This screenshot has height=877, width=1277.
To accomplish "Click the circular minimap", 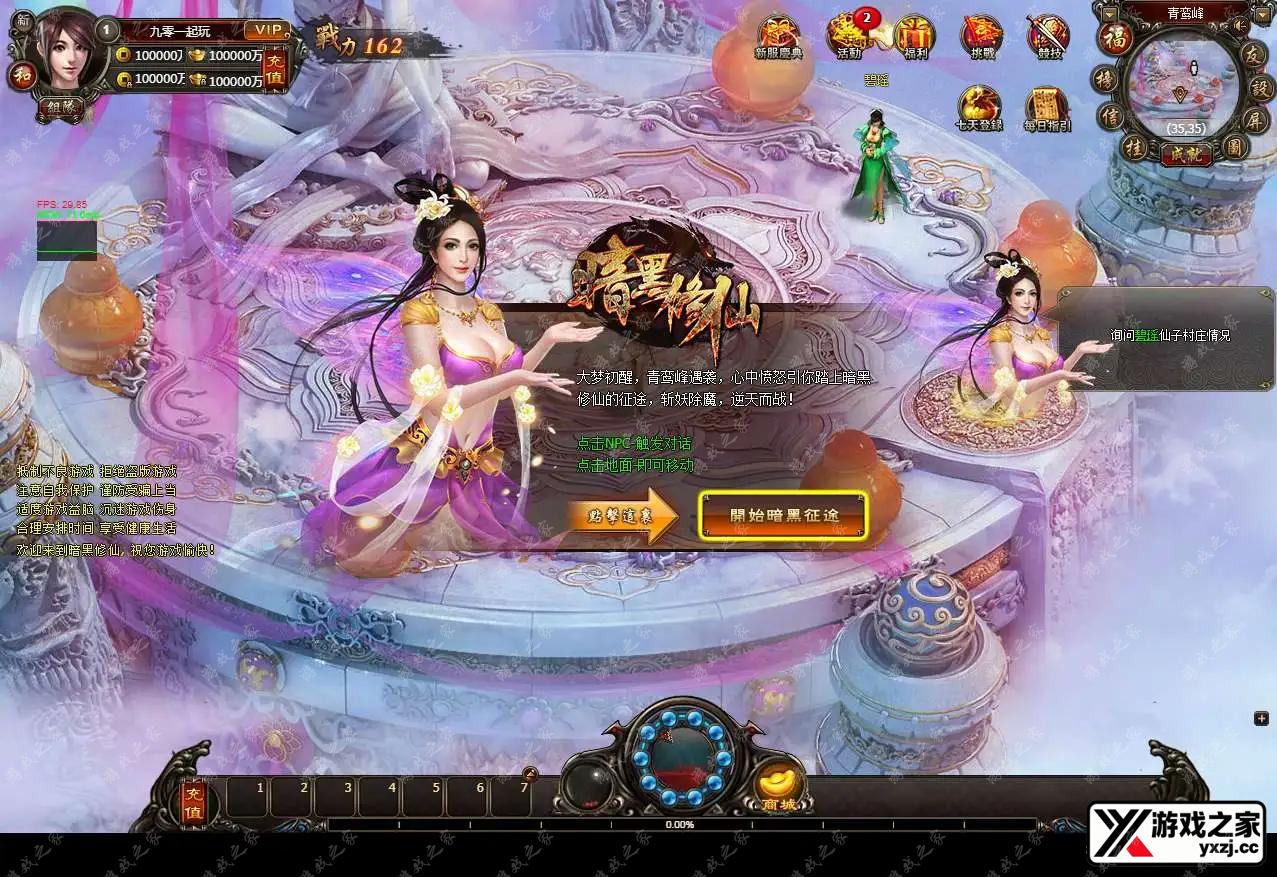I will click(1181, 88).
